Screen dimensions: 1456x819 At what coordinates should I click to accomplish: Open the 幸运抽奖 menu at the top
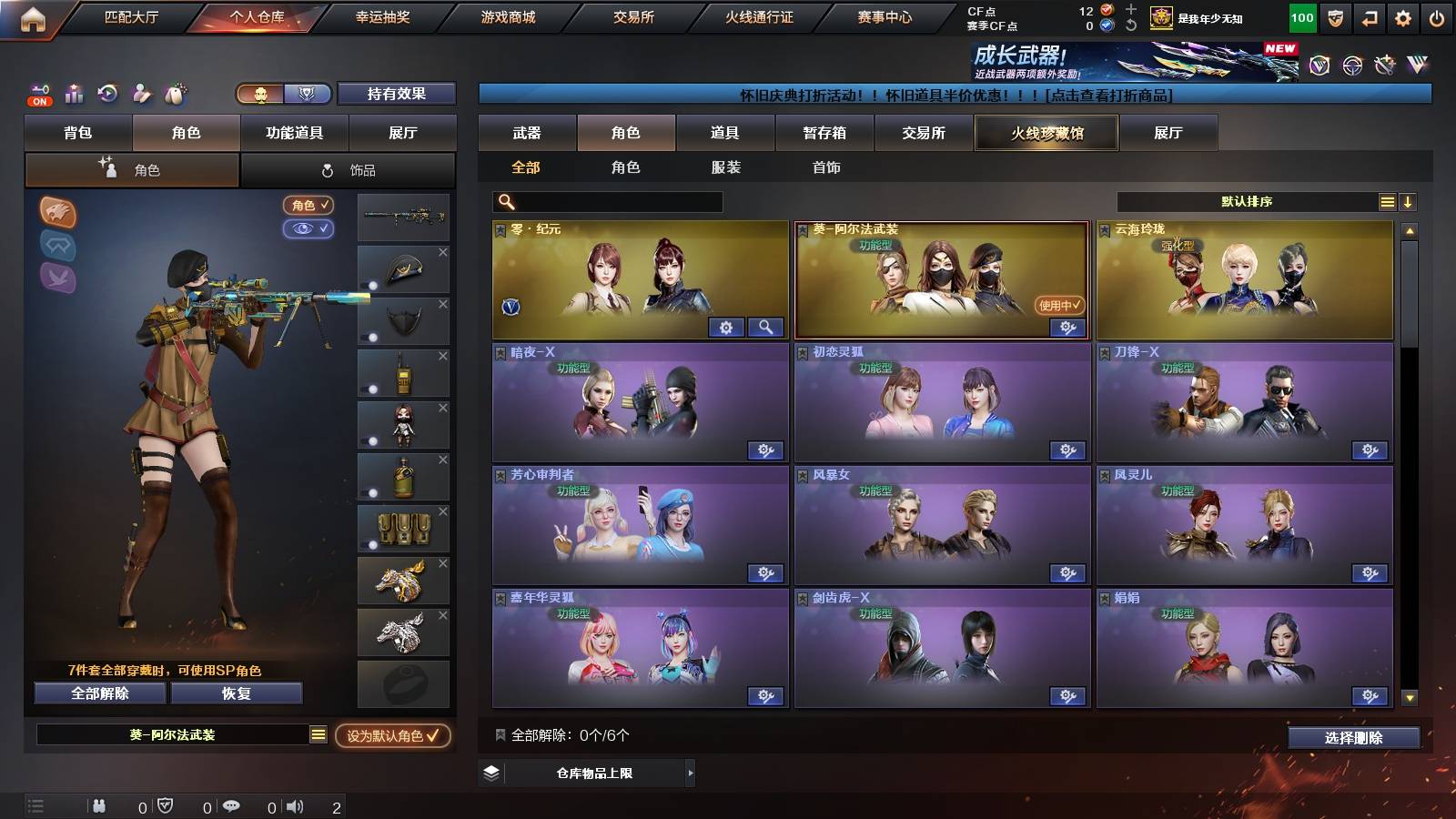point(385,16)
